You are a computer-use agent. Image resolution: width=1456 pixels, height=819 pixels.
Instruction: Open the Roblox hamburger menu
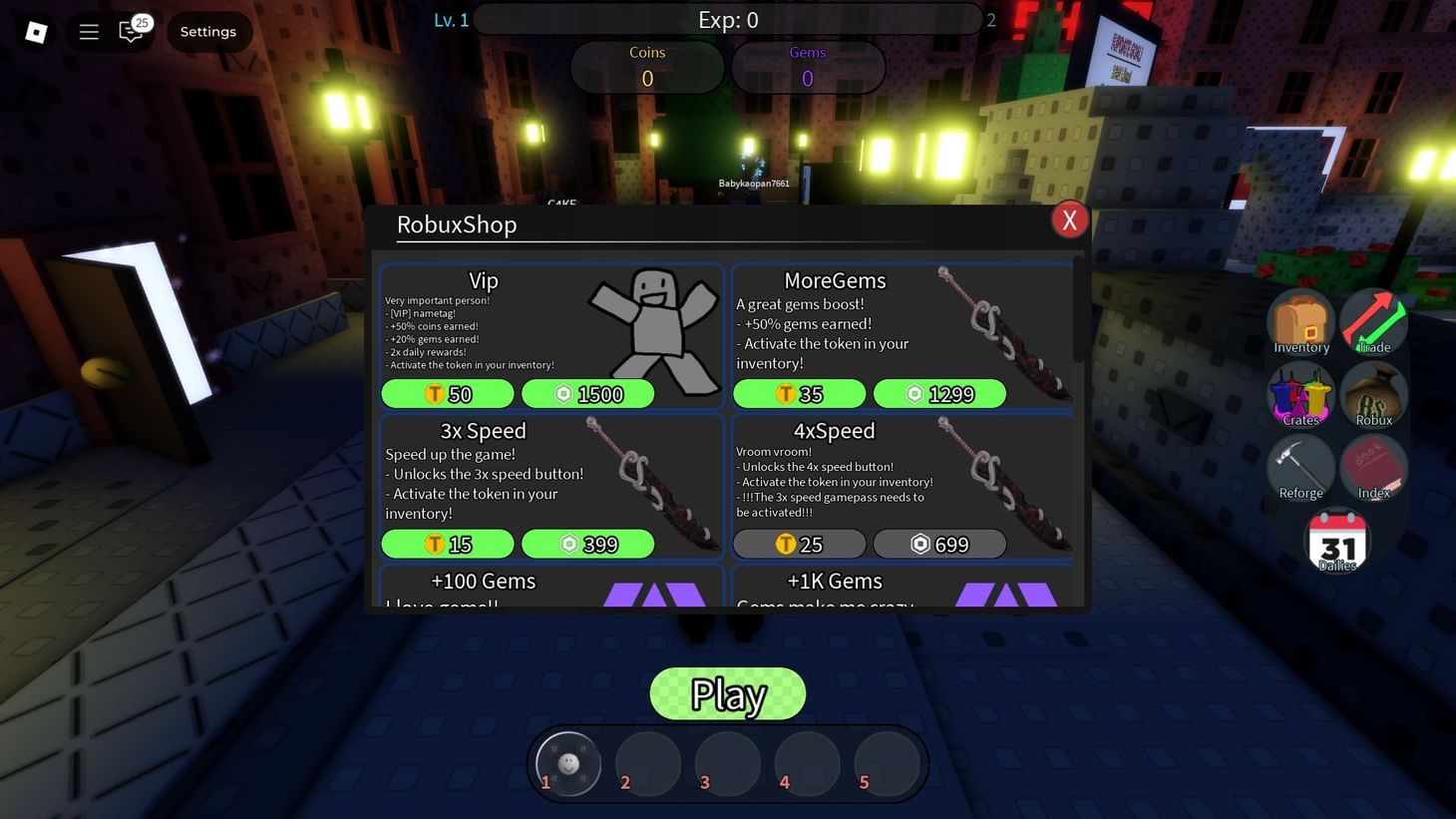tap(88, 31)
